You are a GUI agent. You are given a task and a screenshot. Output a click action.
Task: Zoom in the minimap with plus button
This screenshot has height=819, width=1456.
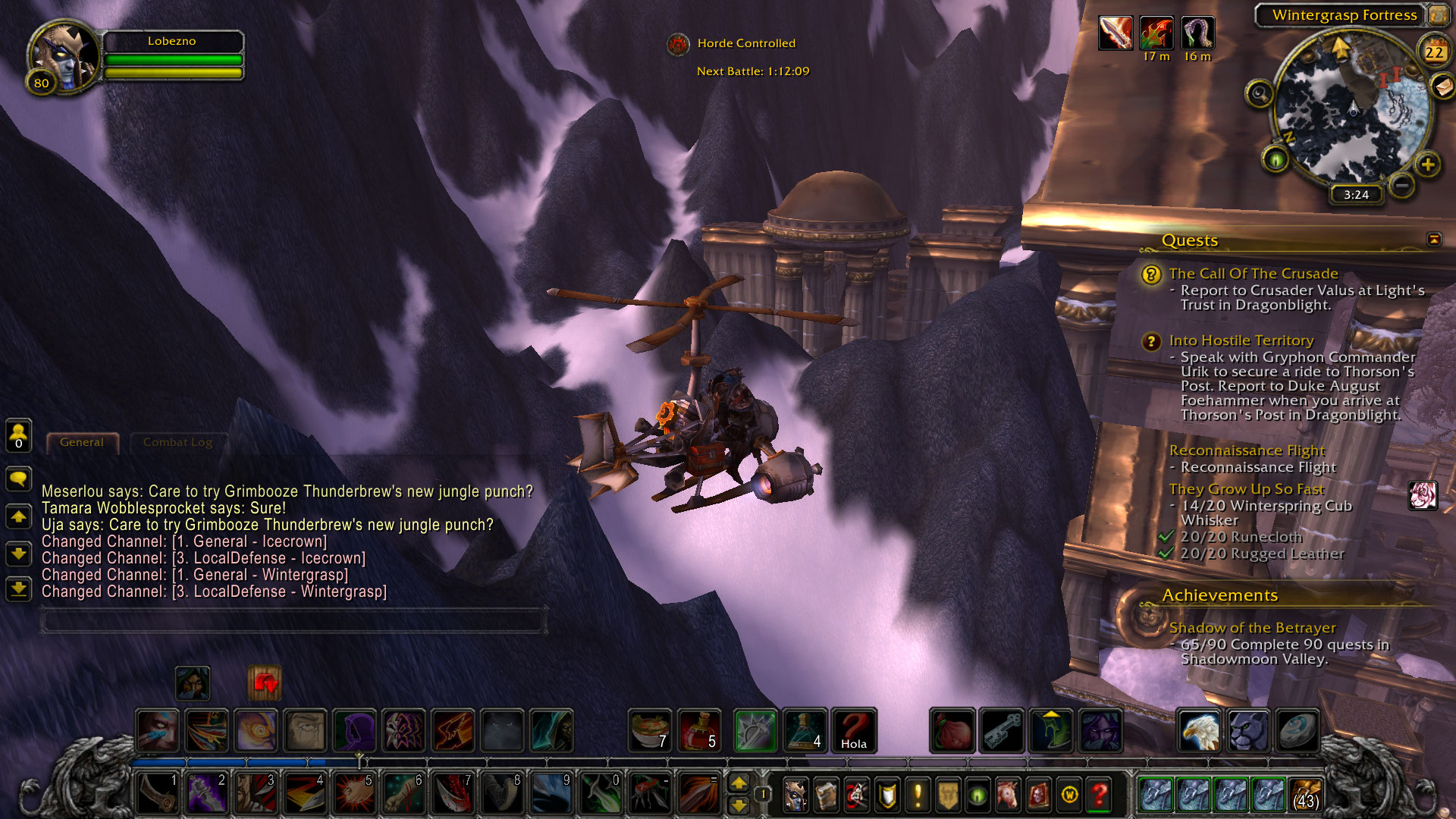pos(1427,165)
